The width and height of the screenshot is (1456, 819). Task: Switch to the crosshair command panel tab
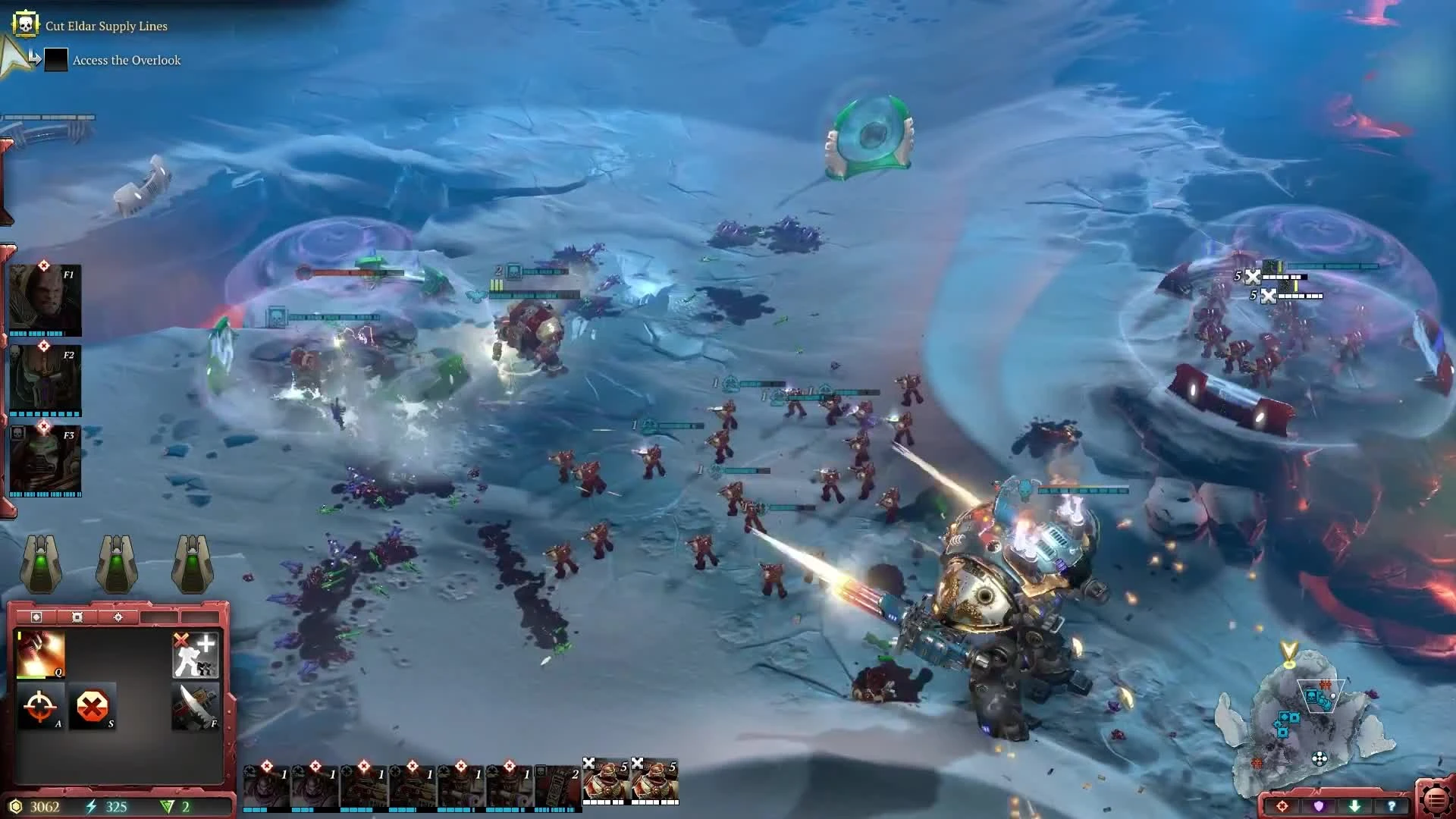tap(119, 617)
